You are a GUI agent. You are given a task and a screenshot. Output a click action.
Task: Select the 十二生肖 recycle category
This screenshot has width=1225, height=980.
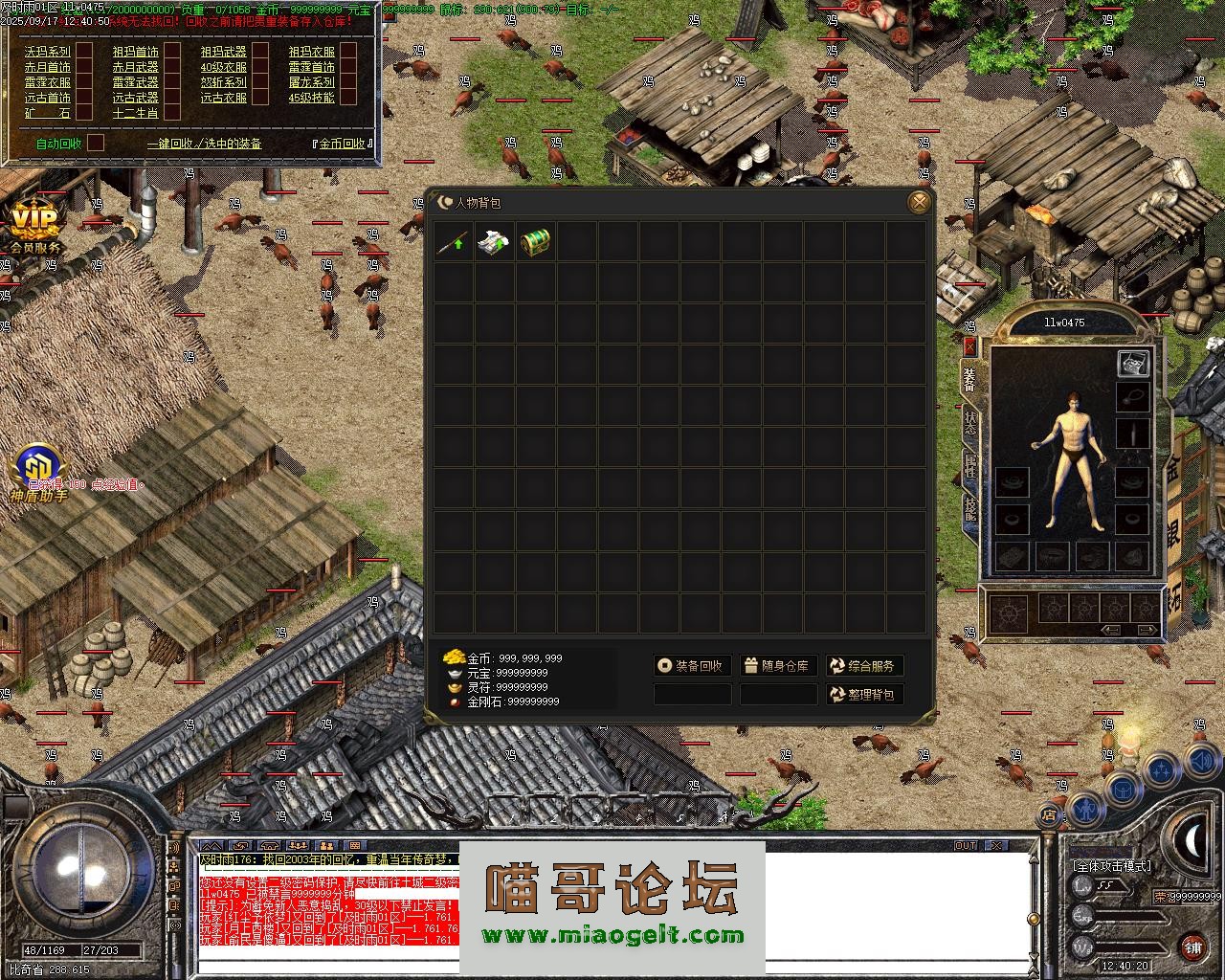[135, 113]
